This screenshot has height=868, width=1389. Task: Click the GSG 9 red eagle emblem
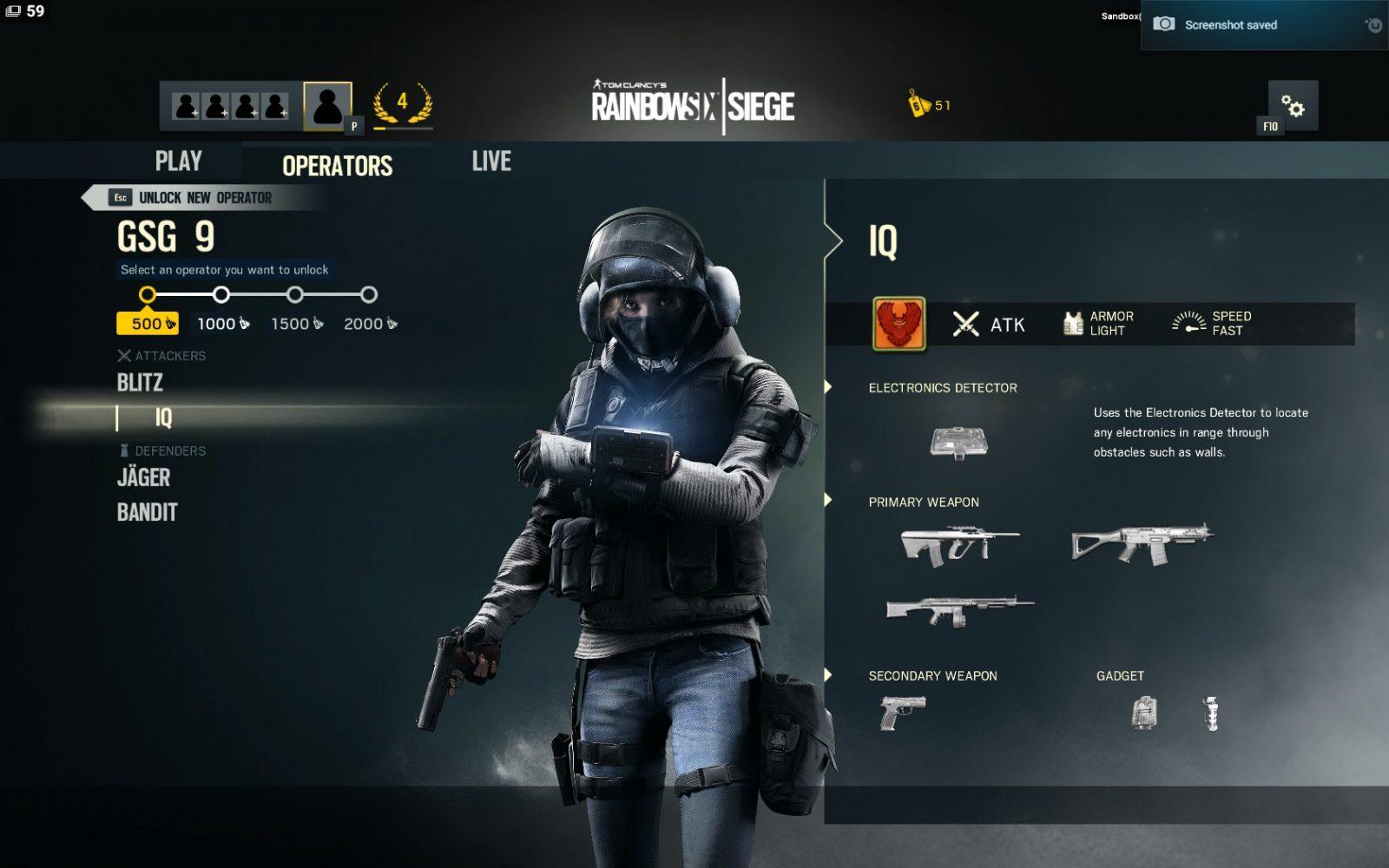899,324
